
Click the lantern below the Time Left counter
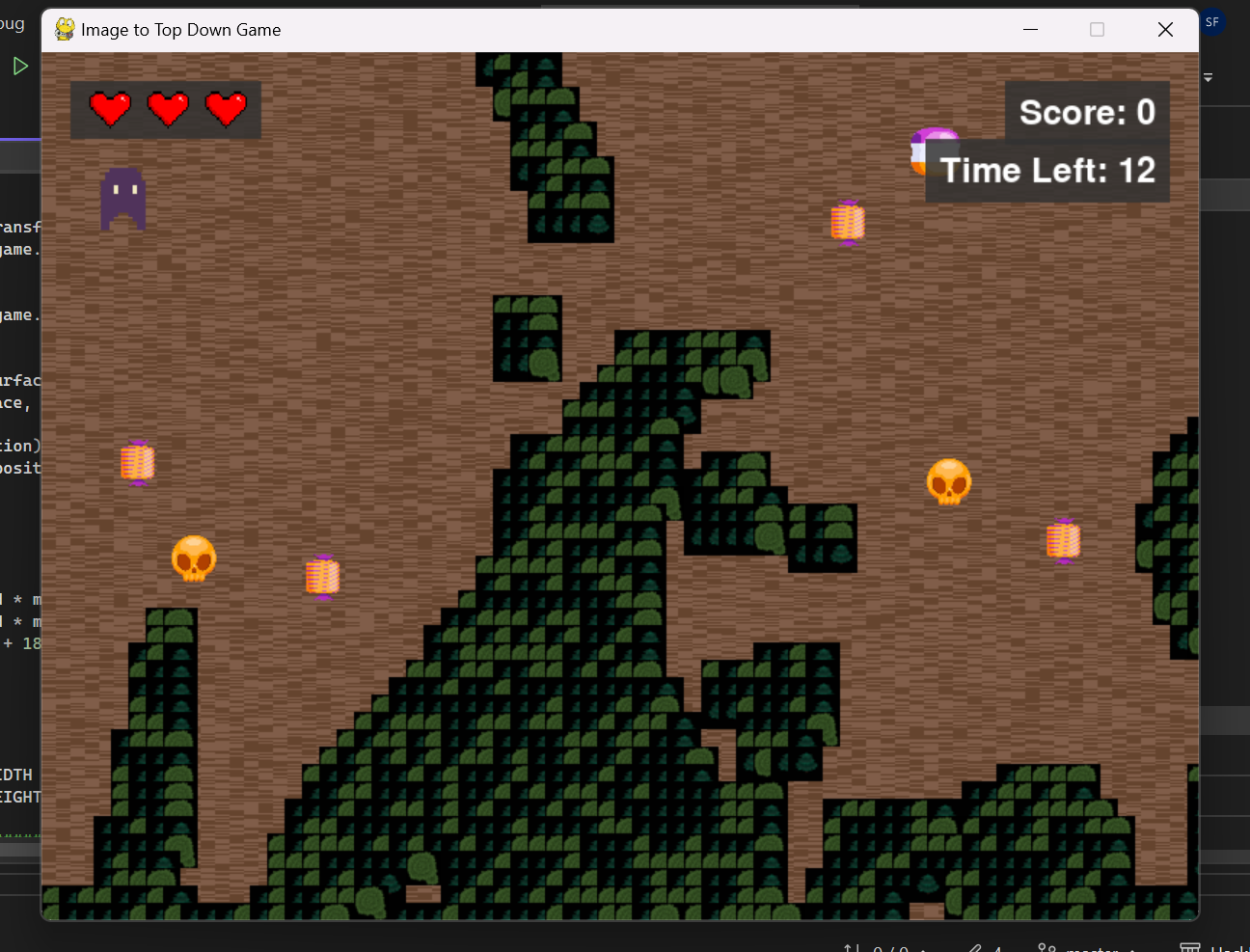[x=1062, y=539]
